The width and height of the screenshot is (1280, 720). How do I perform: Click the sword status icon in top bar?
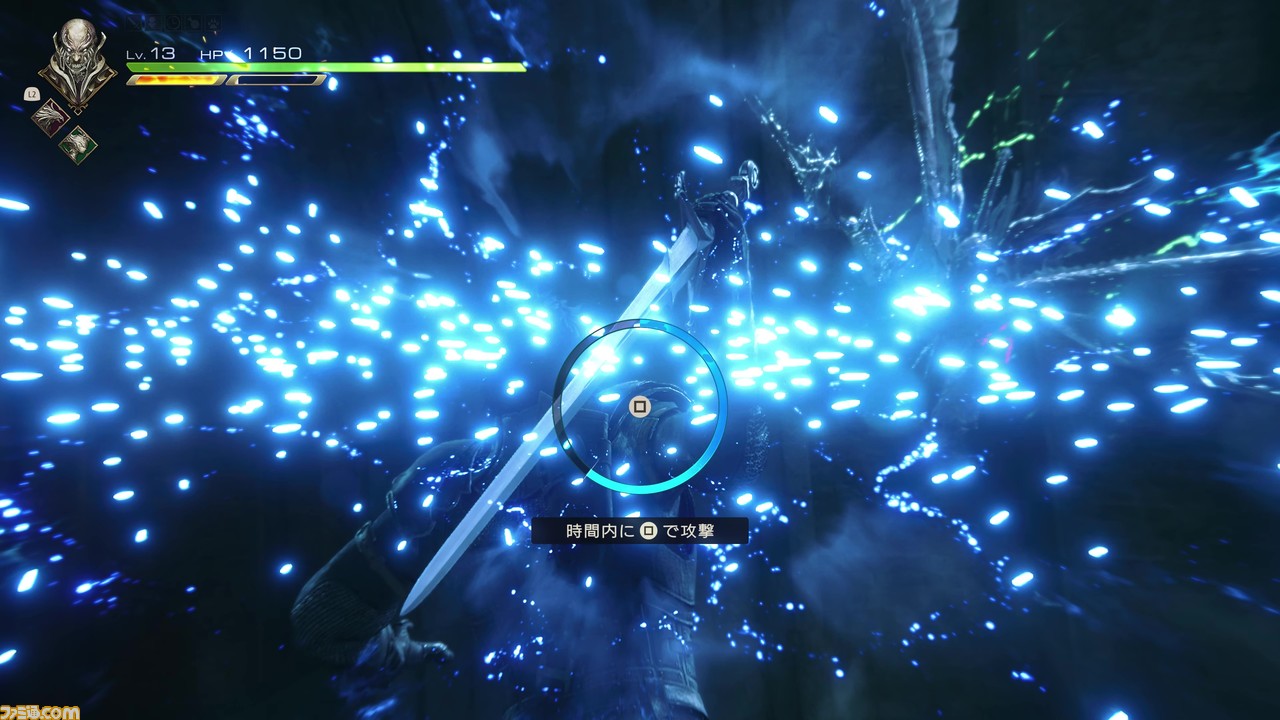[x=132, y=22]
